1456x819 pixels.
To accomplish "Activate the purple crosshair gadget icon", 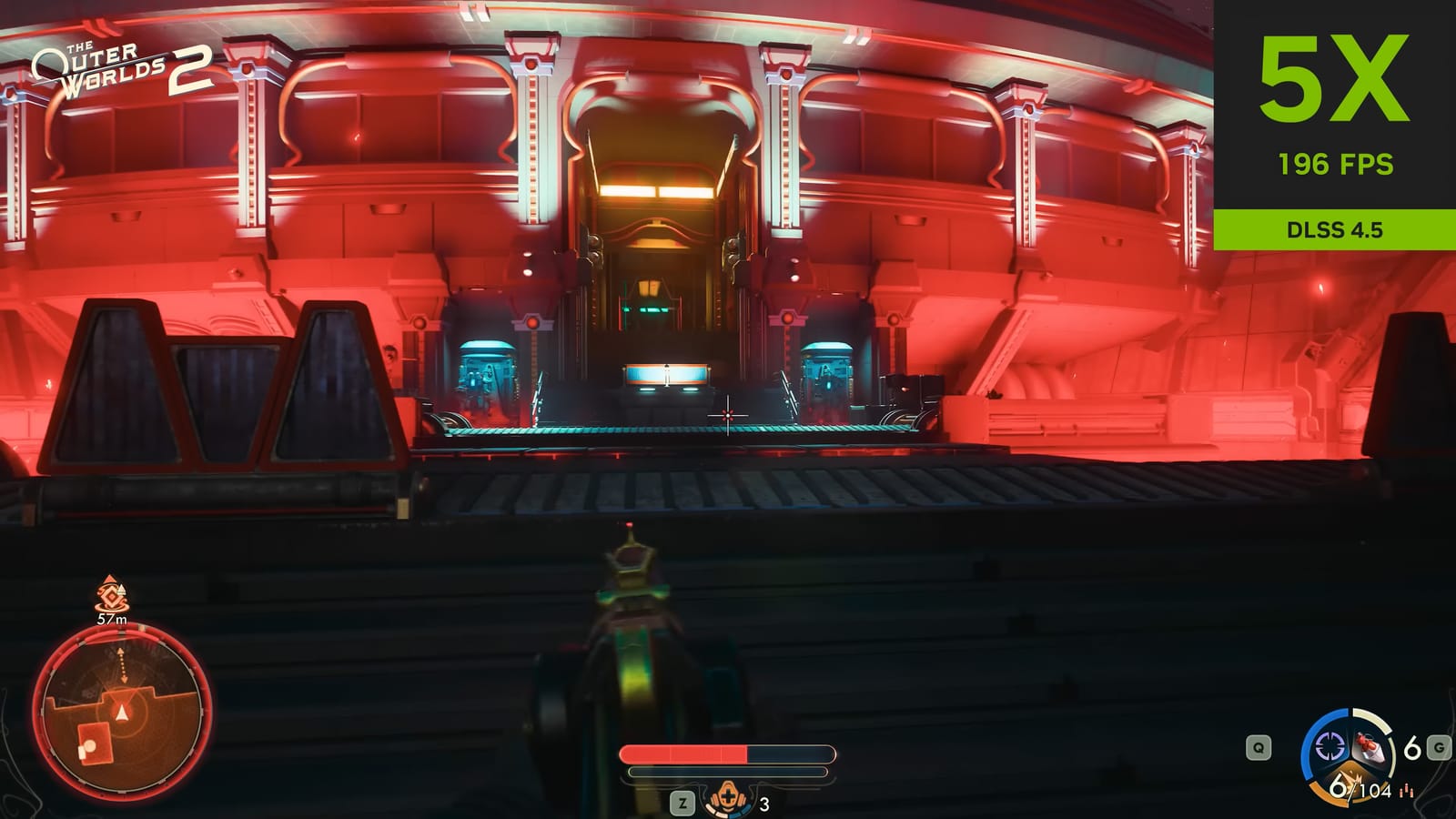I will 1330,747.
